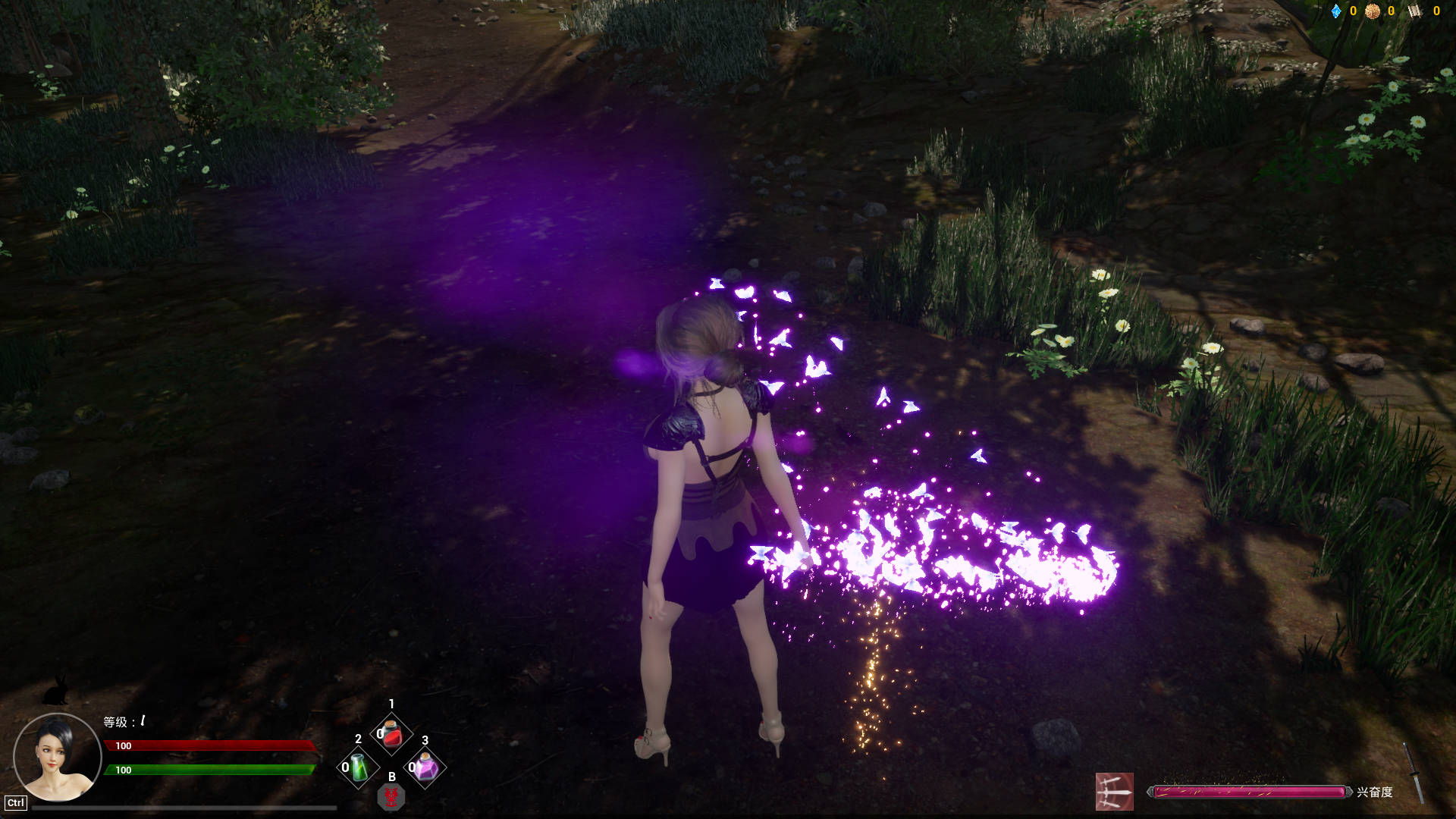Click the bronze coin currency icon

pos(1372,11)
